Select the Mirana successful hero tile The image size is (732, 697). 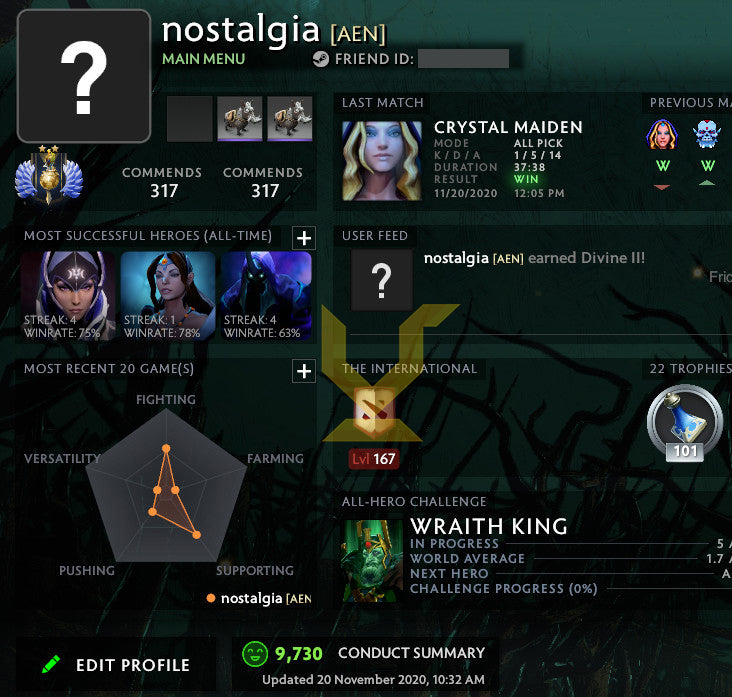pos(167,296)
